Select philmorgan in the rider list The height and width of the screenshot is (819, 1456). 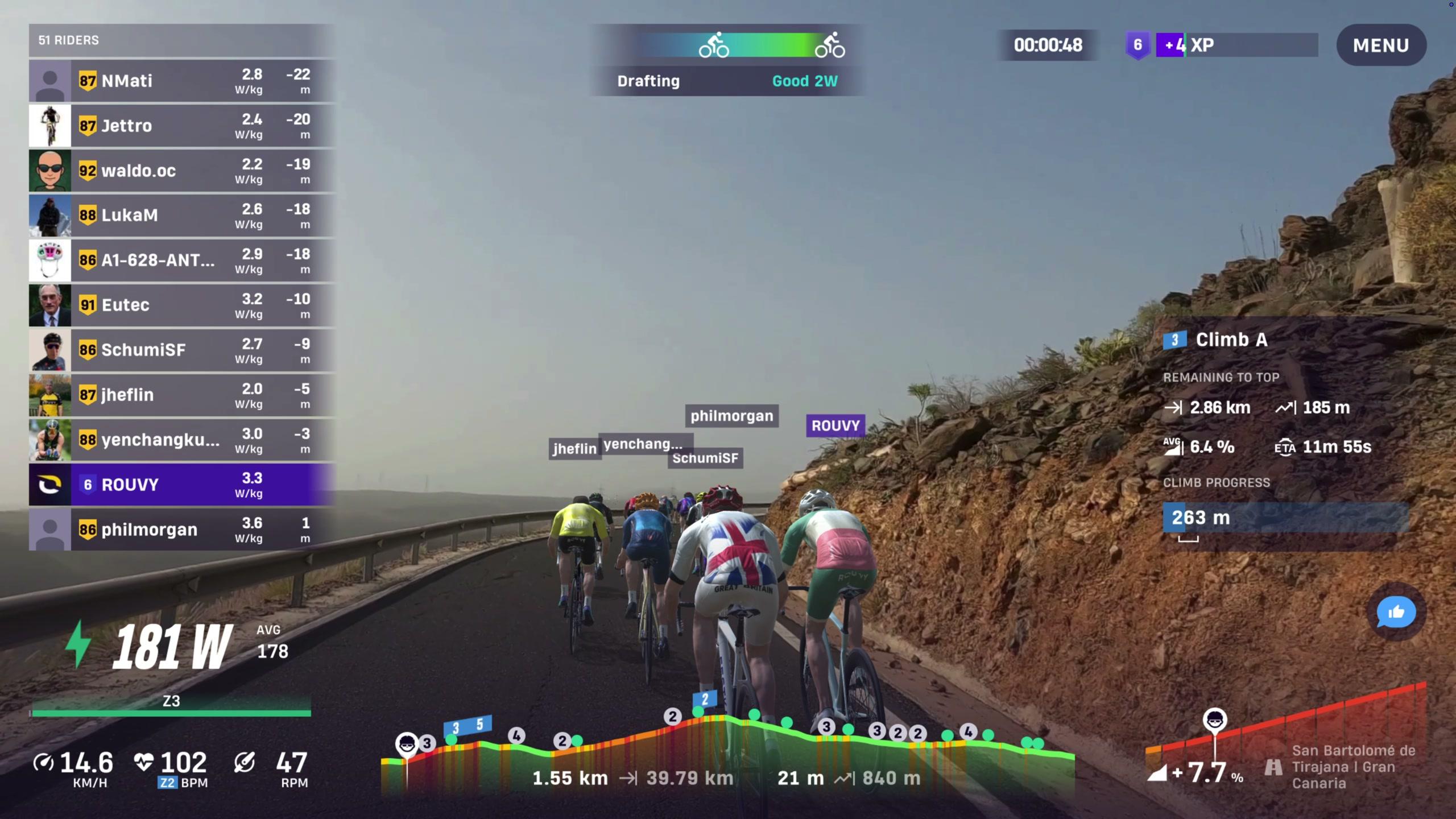pyautogui.click(x=182, y=530)
